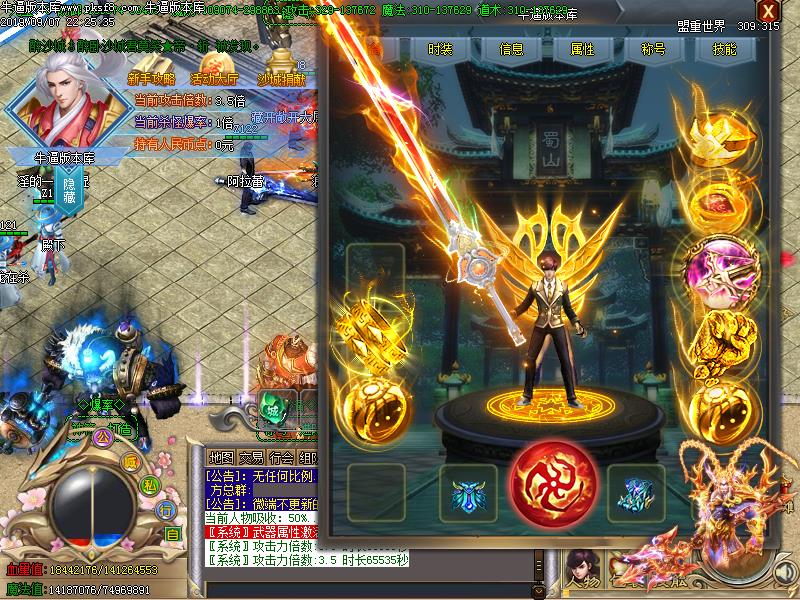Select the 称号 tab
The width and height of the screenshot is (800, 600).
point(653,49)
